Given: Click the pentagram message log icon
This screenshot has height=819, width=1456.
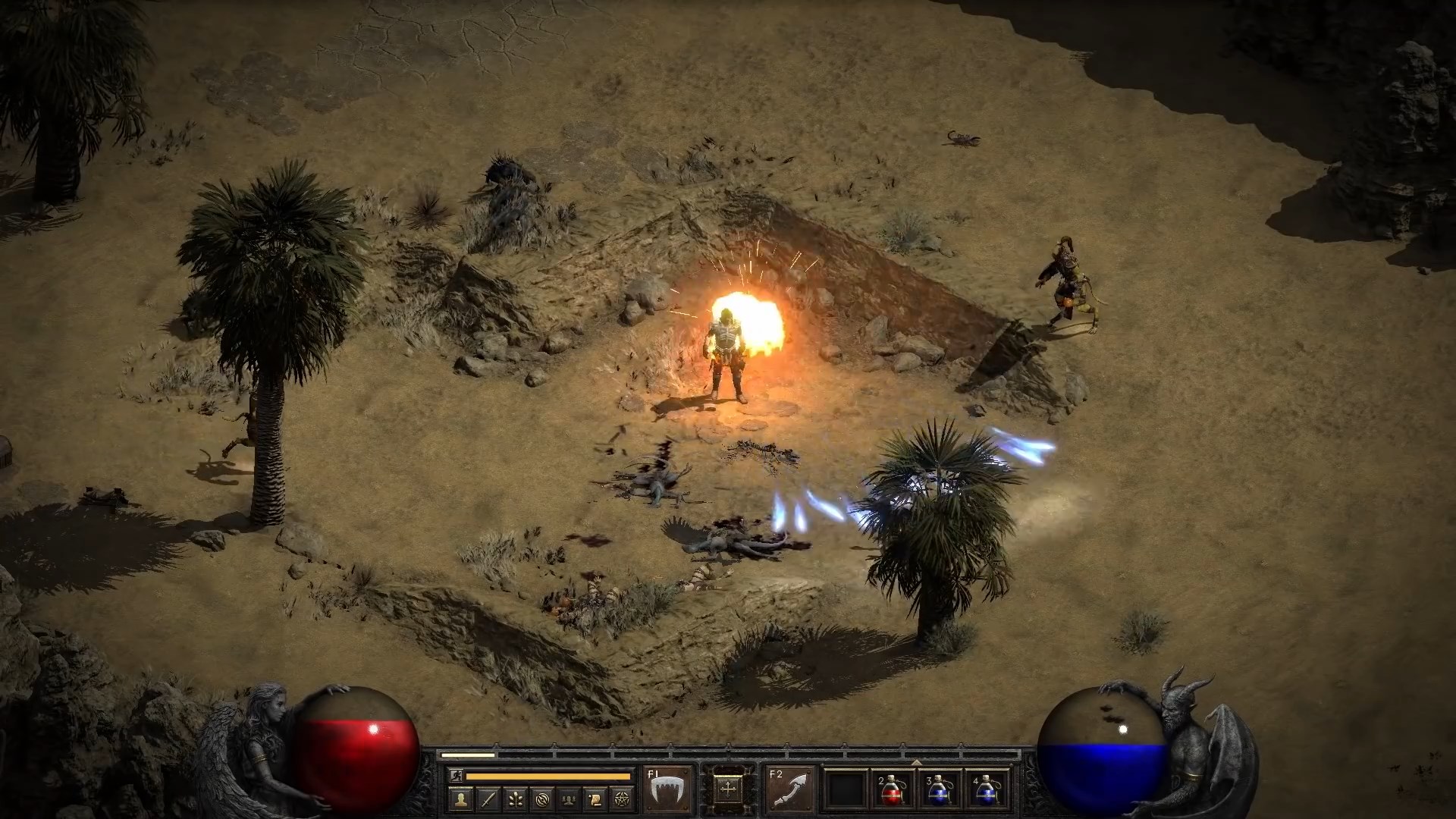Looking at the screenshot, I should (624, 797).
